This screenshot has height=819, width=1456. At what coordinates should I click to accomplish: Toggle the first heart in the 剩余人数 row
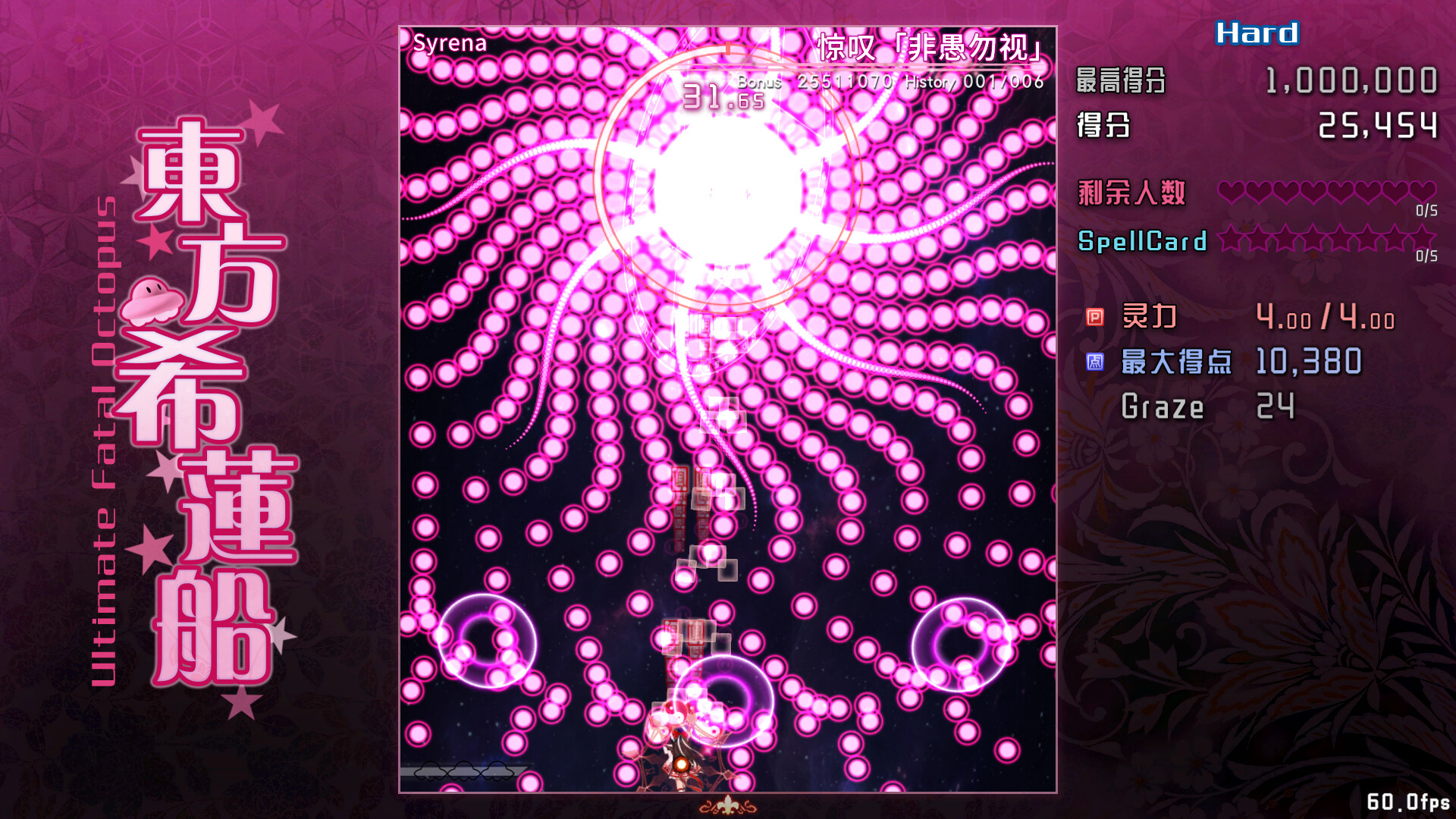(1232, 192)
